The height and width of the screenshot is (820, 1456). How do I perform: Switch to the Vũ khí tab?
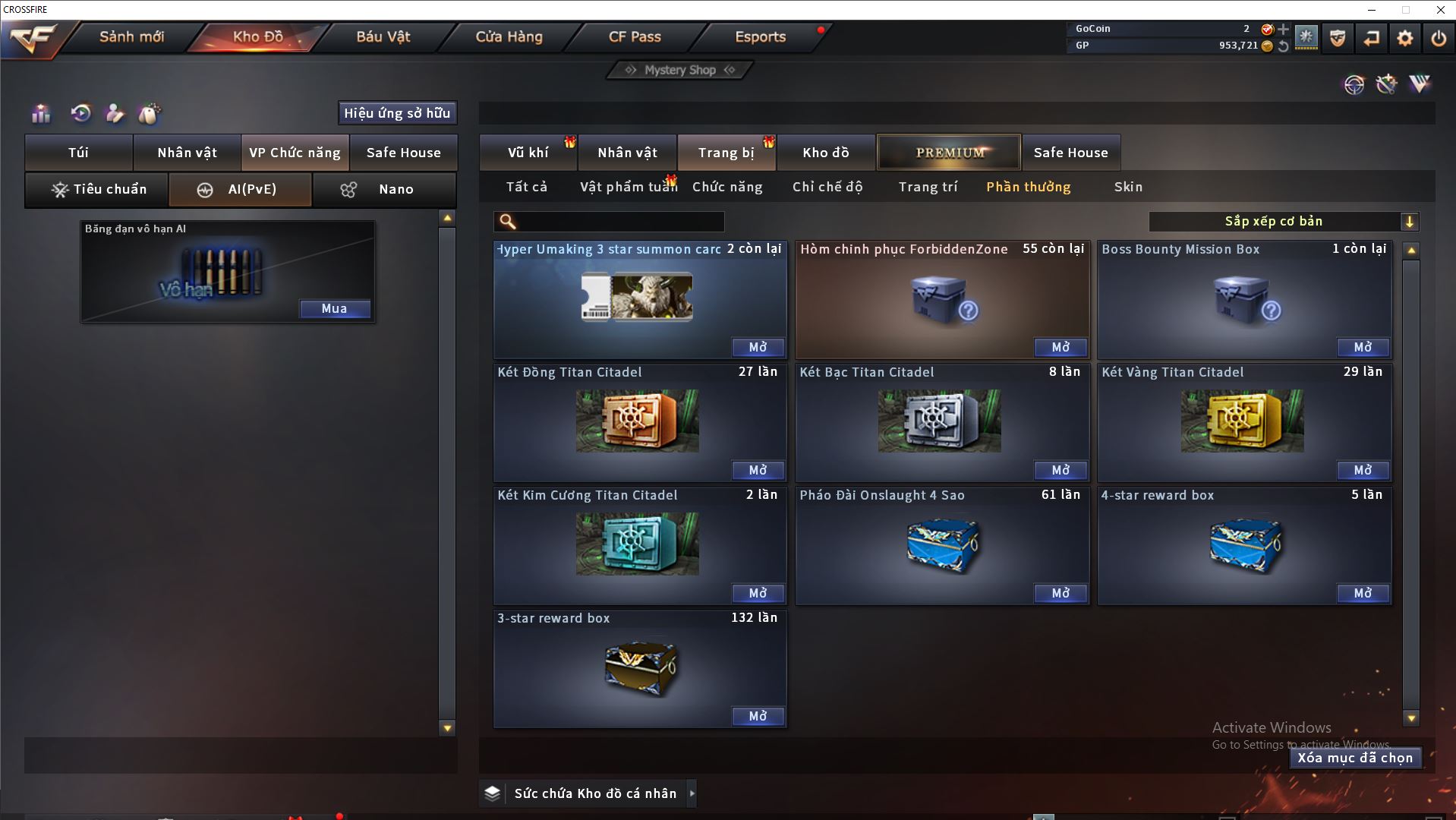[x=528, y=153]
